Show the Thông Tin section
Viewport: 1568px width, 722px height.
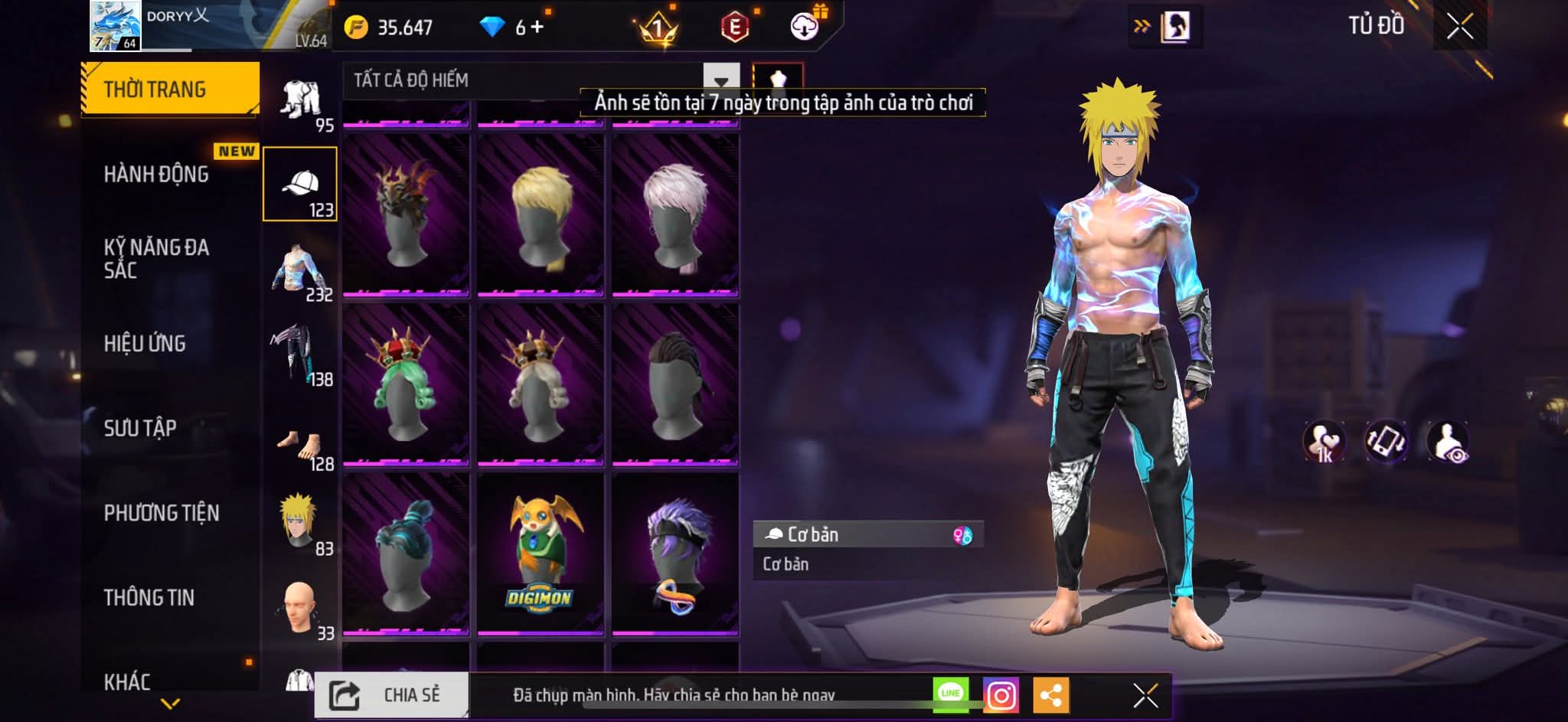(x=149, y=597)
